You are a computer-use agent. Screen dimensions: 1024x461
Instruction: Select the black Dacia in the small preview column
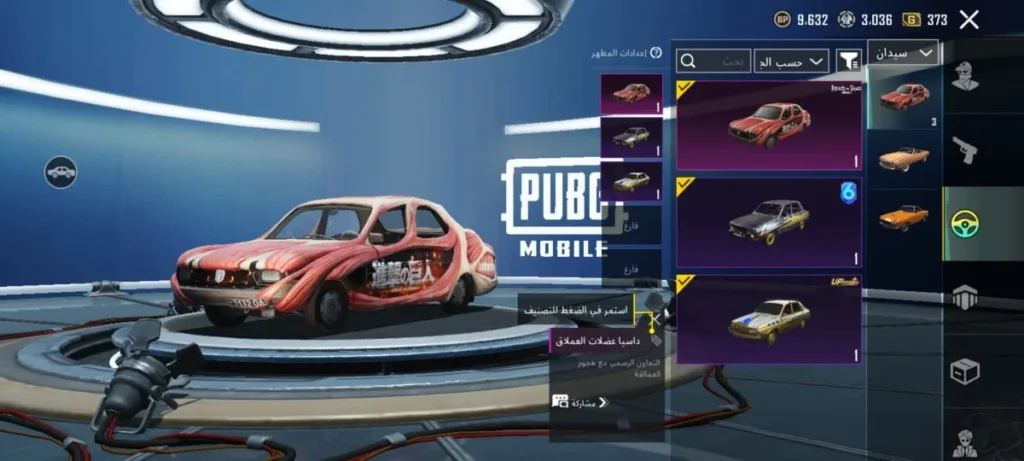(x=631, y=137)
